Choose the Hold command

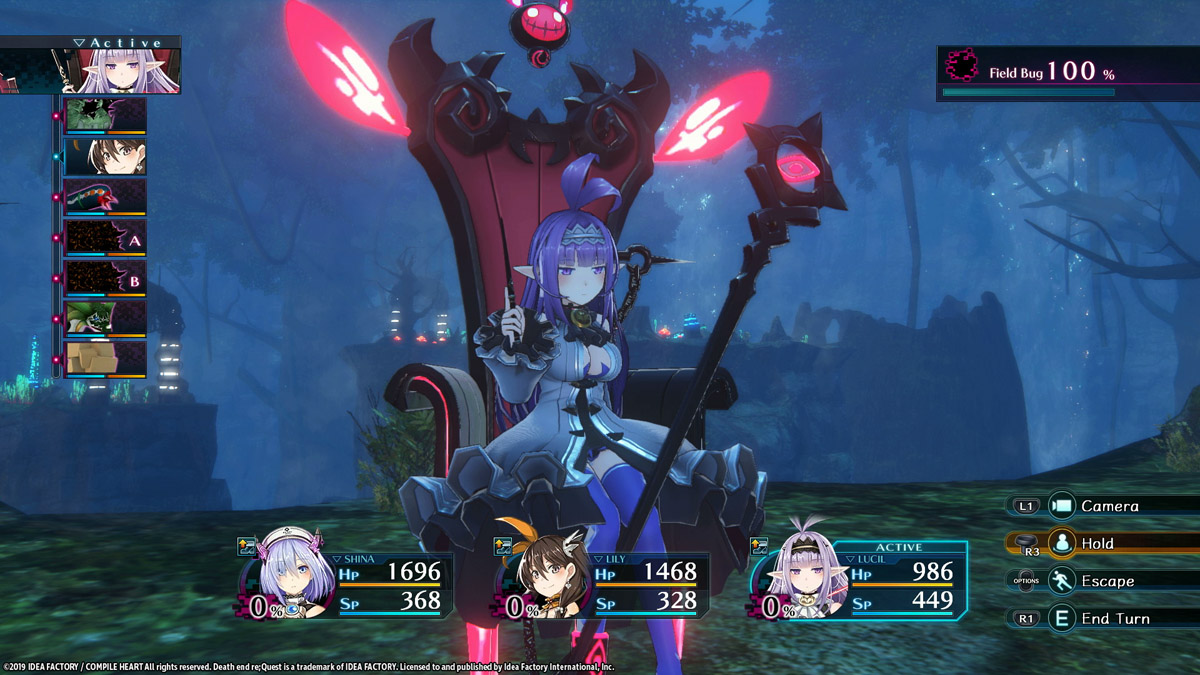pyautogui.click(x=1097, y=544)
